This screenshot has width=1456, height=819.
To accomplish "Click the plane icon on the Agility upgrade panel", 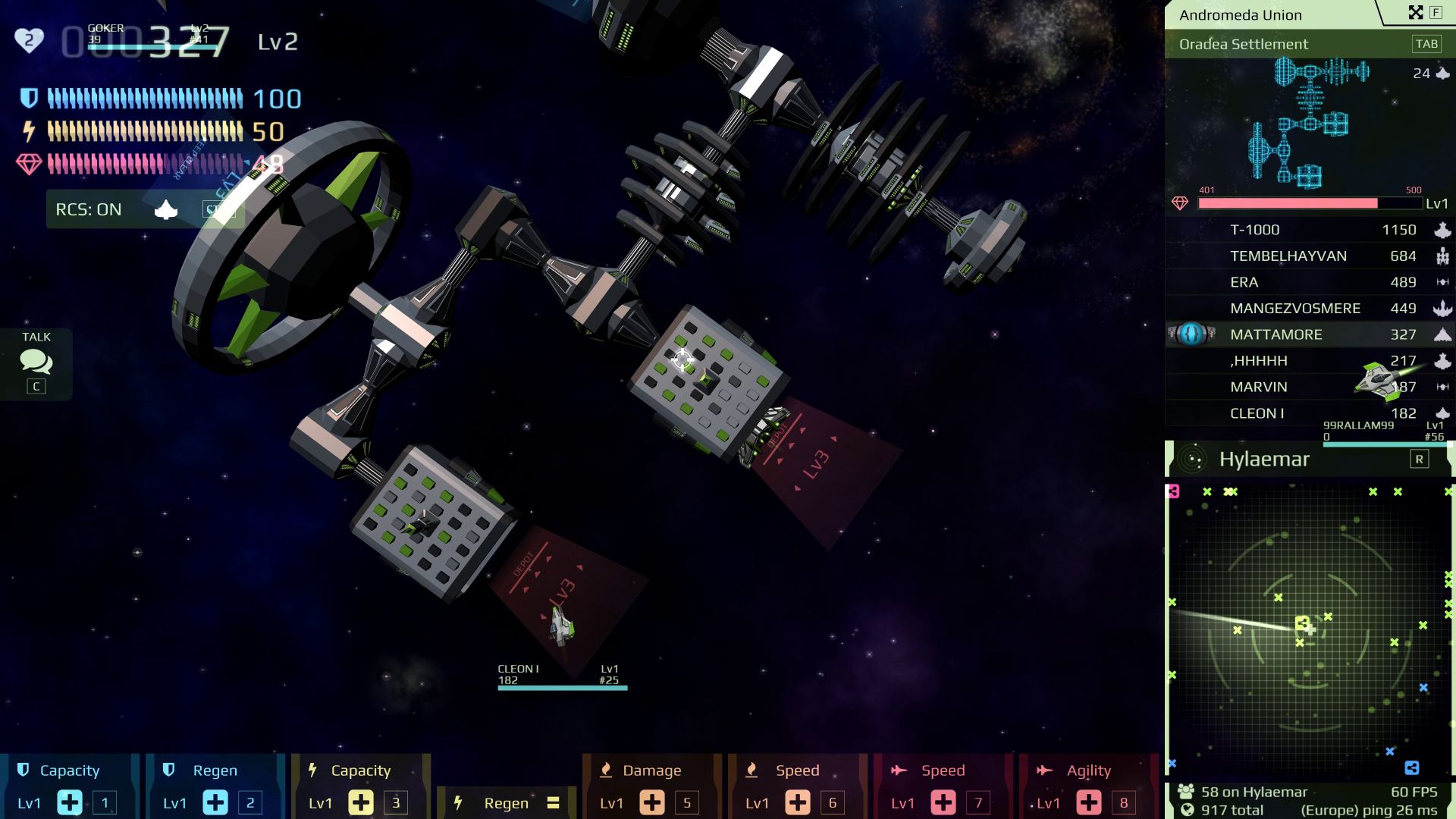I will (x=1045, y=770).
